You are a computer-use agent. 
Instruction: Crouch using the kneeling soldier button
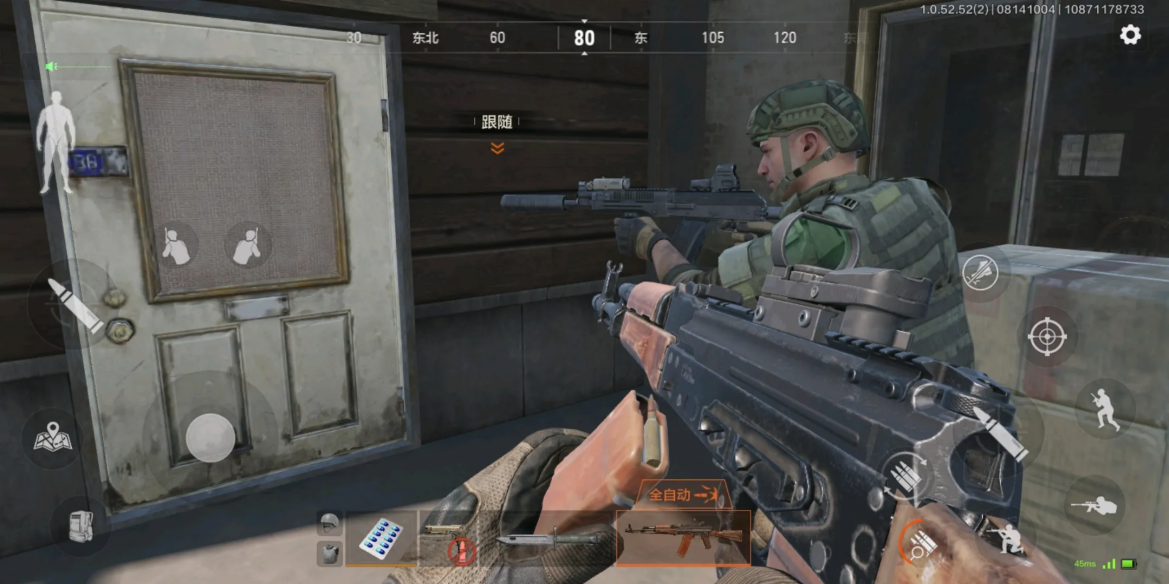(1008, 538)
